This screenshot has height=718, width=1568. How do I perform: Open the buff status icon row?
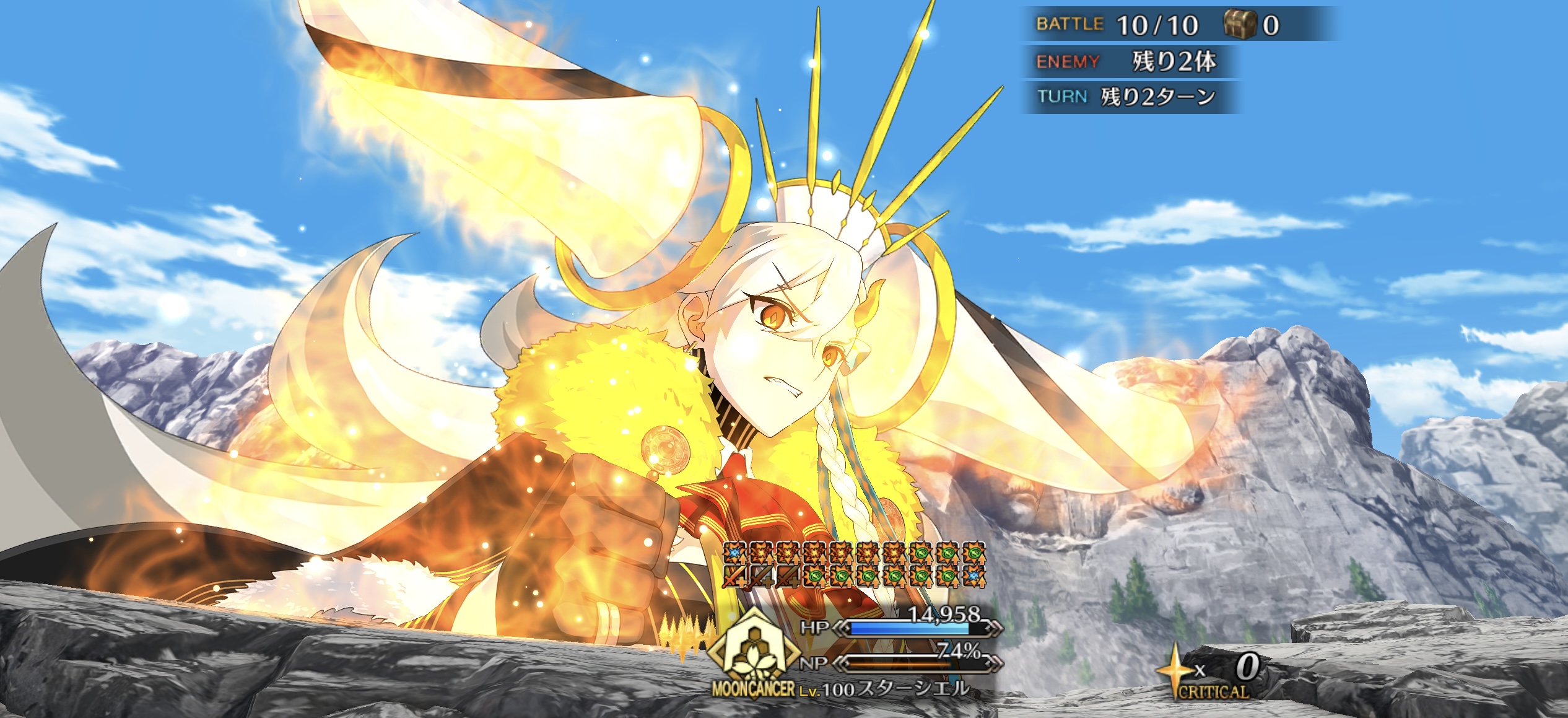pos(855,564)
